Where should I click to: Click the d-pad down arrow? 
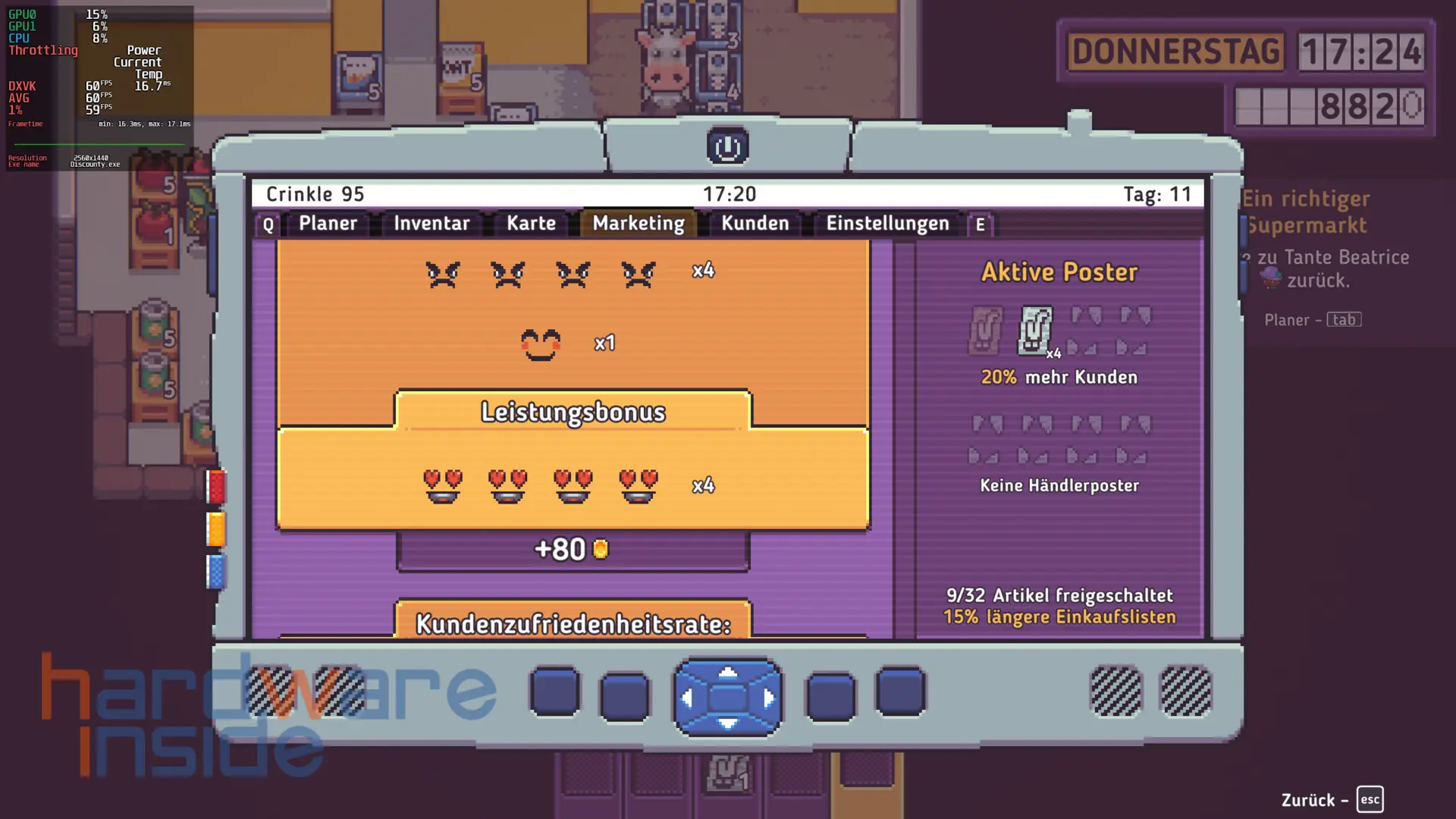pos(727,723)
